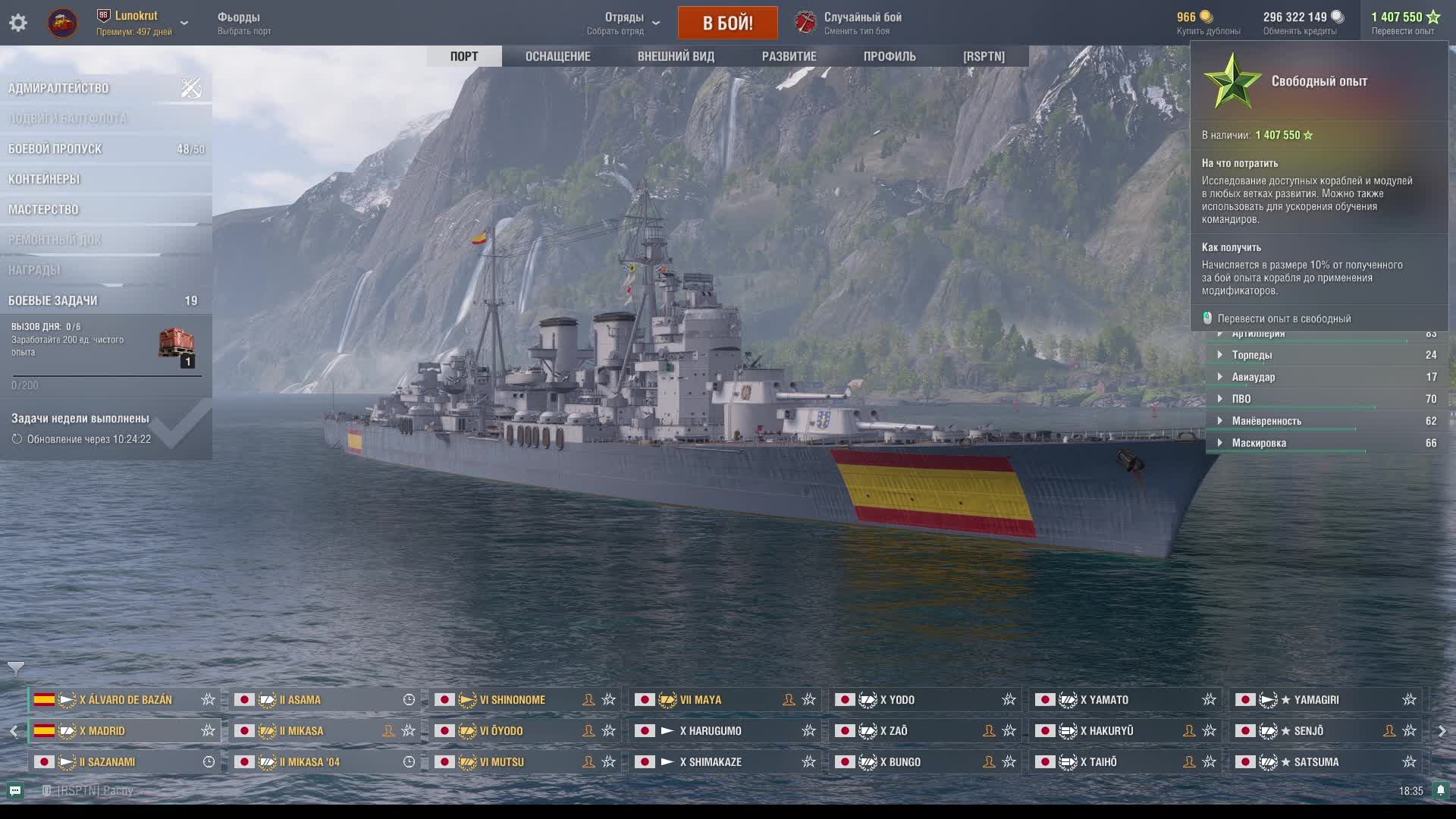The height and width of the screenshot is (819, 1456).
Task: Switch to the ОСНАЩЕНИЕ tab
Action: click(557, 56)
